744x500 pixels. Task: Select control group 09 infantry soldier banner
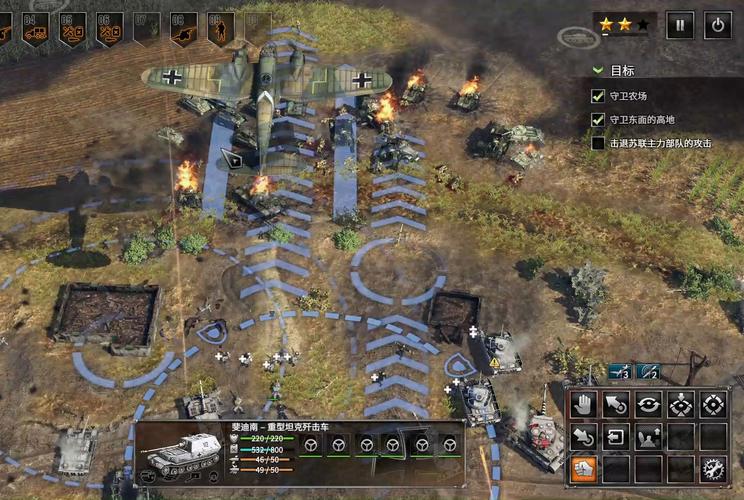click(220, 28)
